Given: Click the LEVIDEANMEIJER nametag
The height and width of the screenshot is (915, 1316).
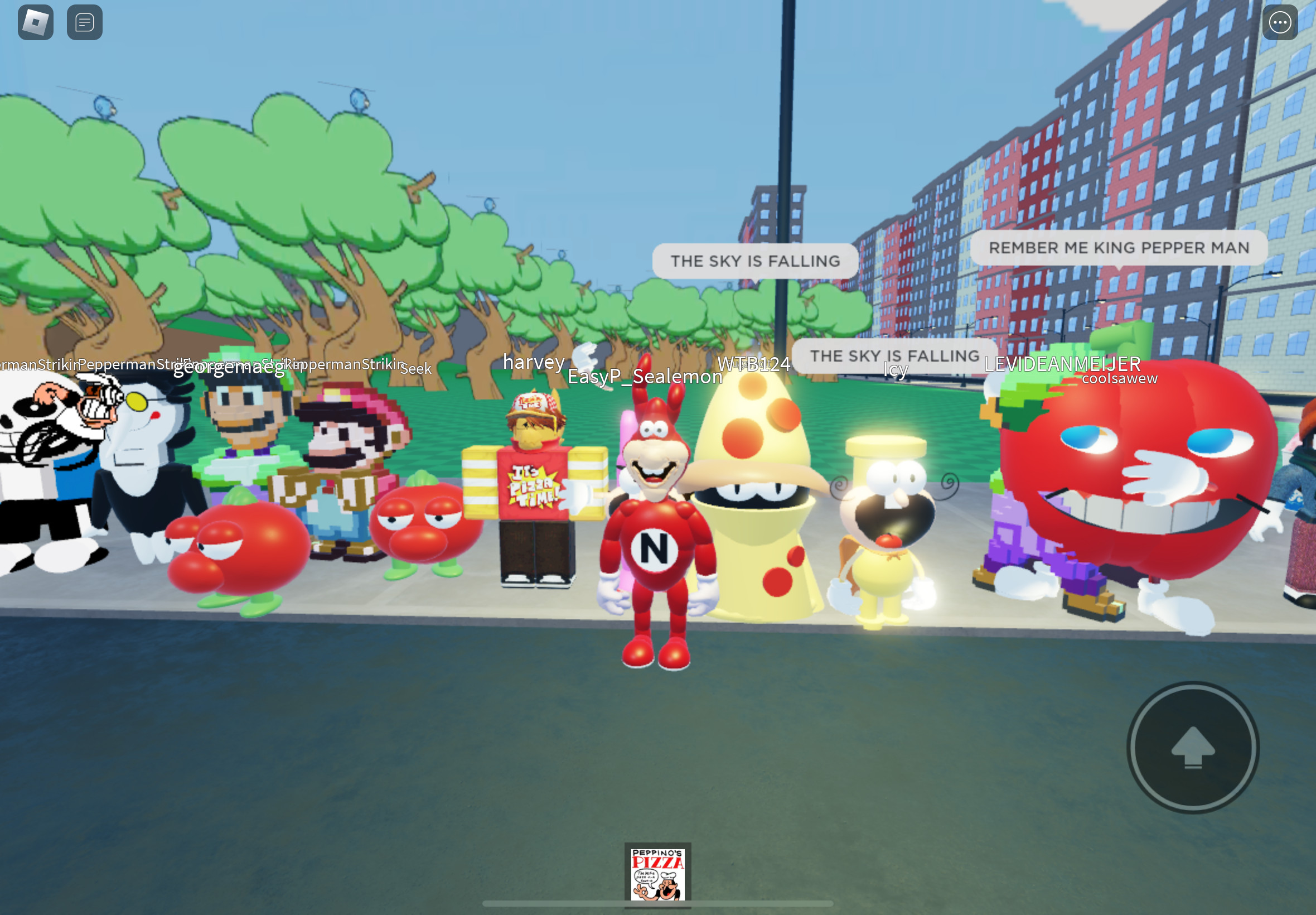Looking at the screenshot, I should (1062, 364).
